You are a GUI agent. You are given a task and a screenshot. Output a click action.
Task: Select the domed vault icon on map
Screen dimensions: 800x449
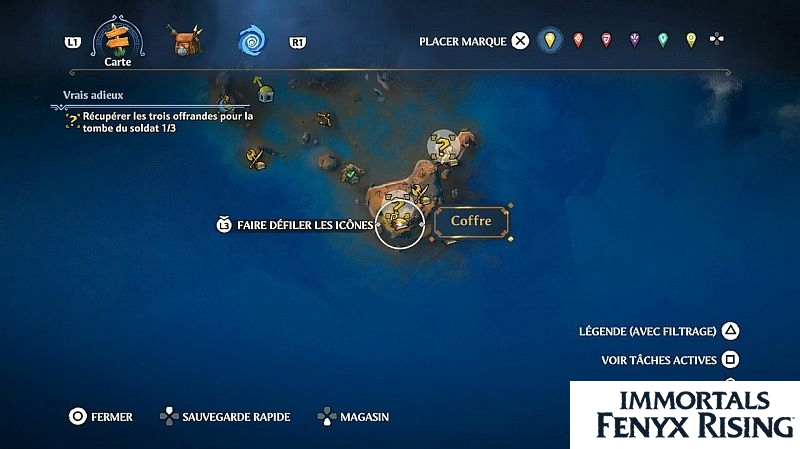266,93
